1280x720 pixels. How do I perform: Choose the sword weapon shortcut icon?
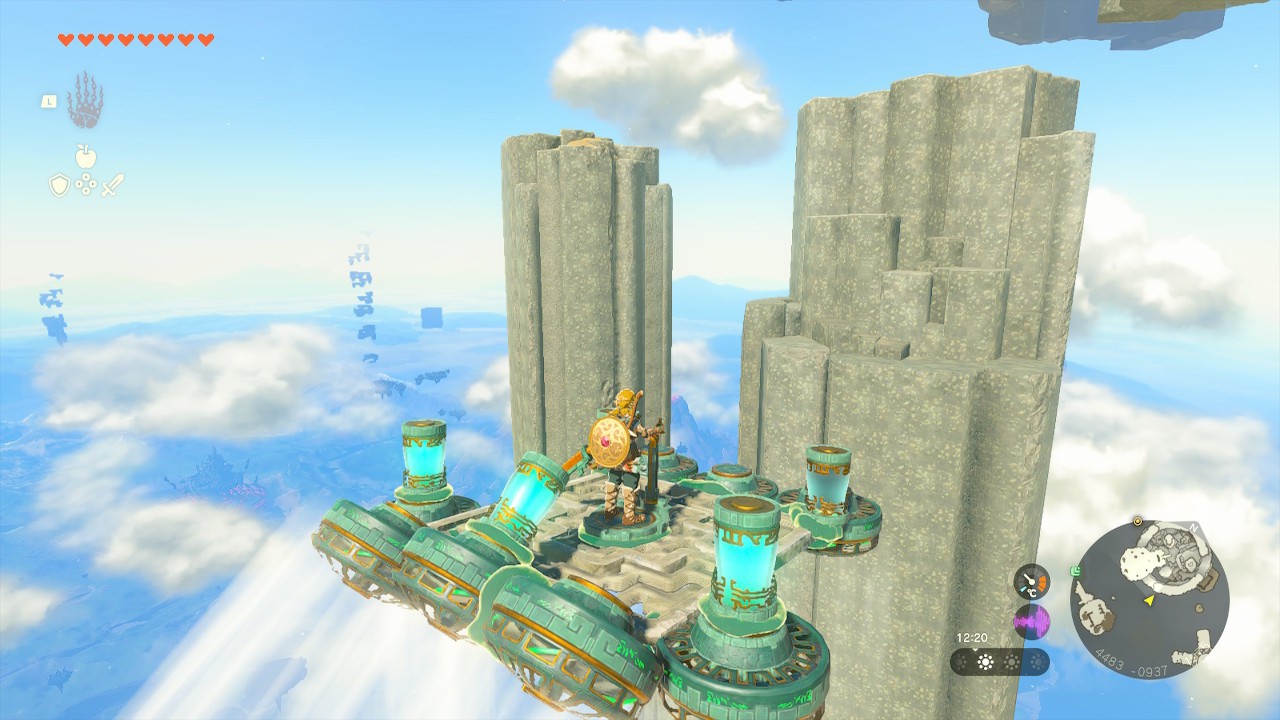[x=112, y=185]
